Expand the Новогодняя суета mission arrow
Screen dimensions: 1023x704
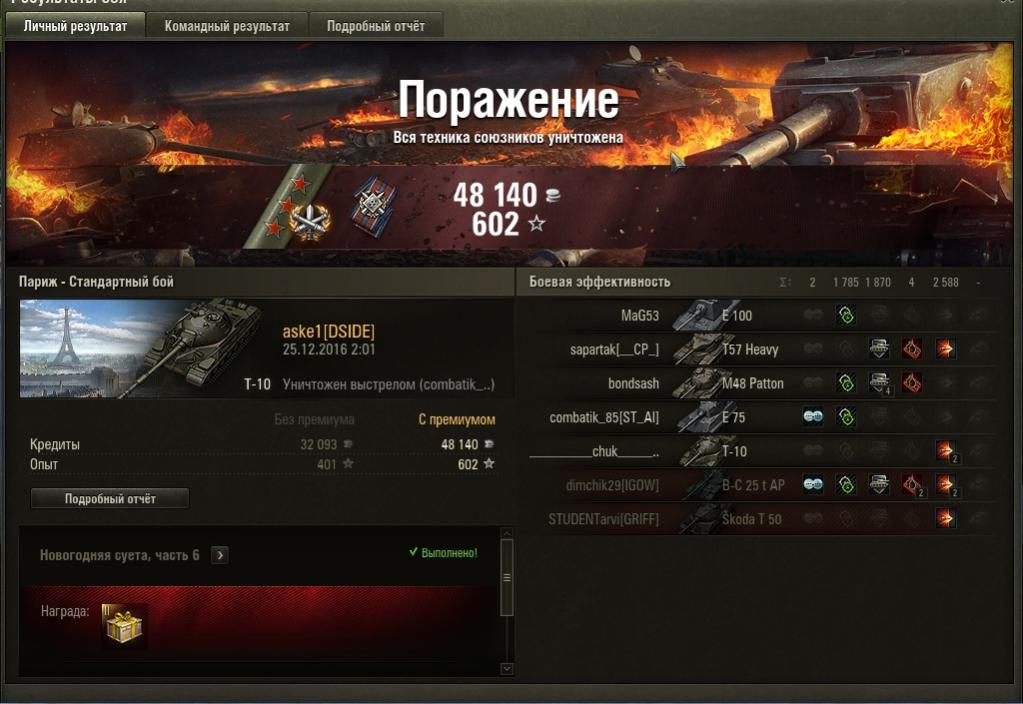coord(220,555)
